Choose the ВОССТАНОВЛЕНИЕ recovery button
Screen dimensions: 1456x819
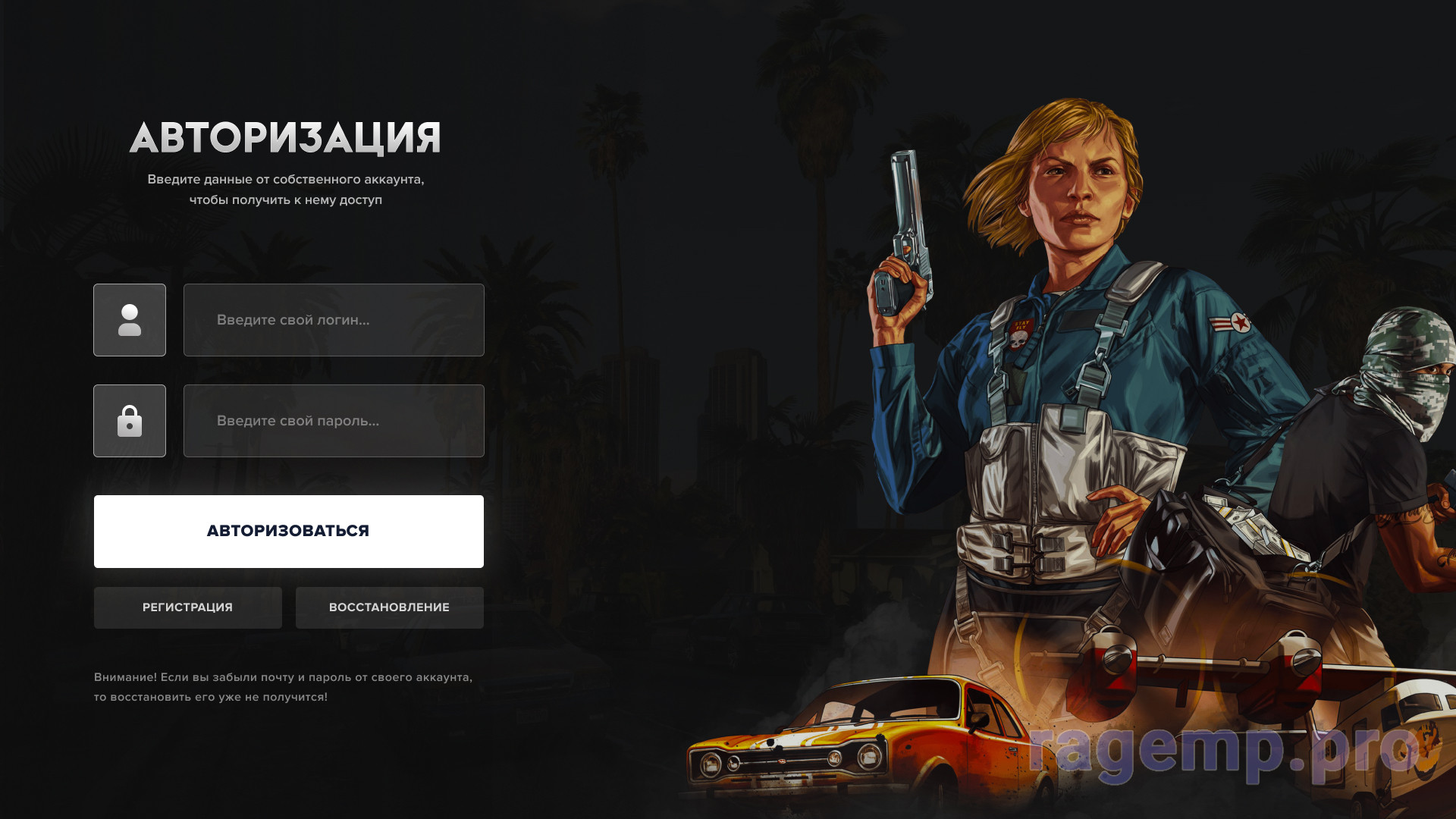point(389,607)
